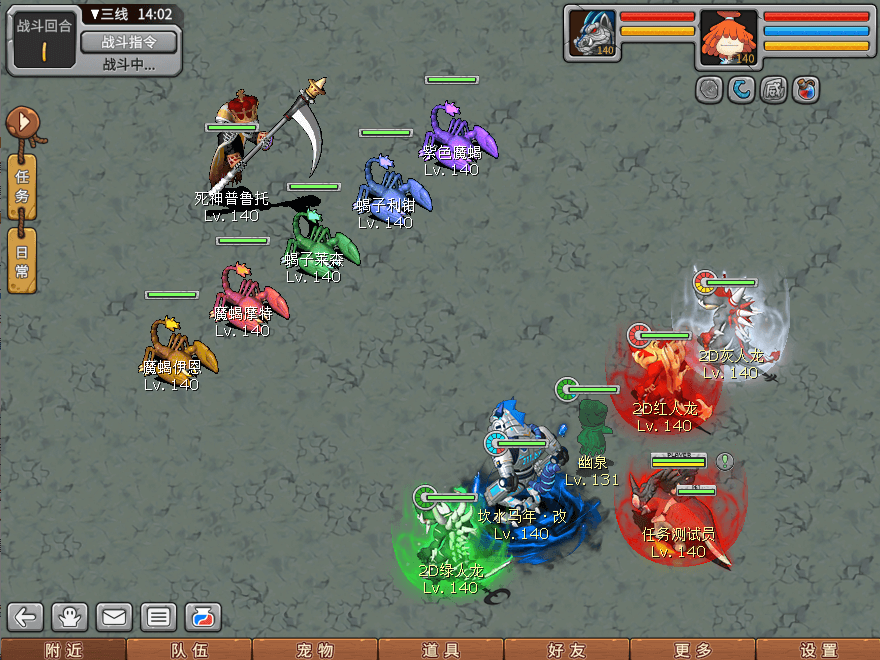
Task: Open the 任务 quest tag
Action: point(22,186)
